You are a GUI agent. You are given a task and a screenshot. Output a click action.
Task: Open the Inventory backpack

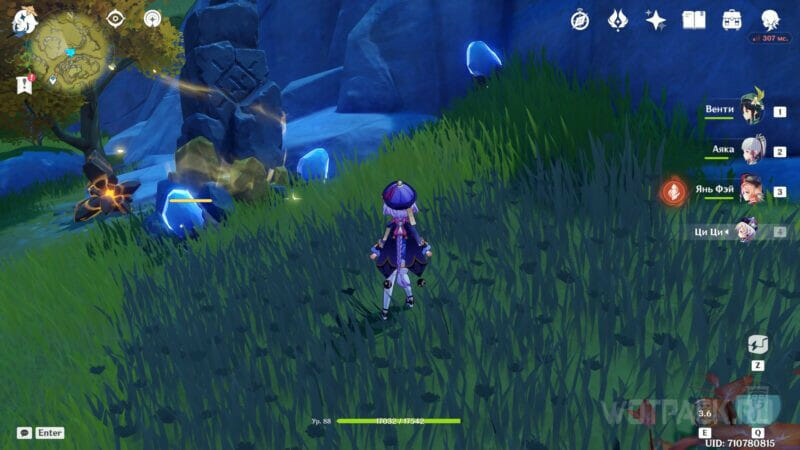click(732, 20)
